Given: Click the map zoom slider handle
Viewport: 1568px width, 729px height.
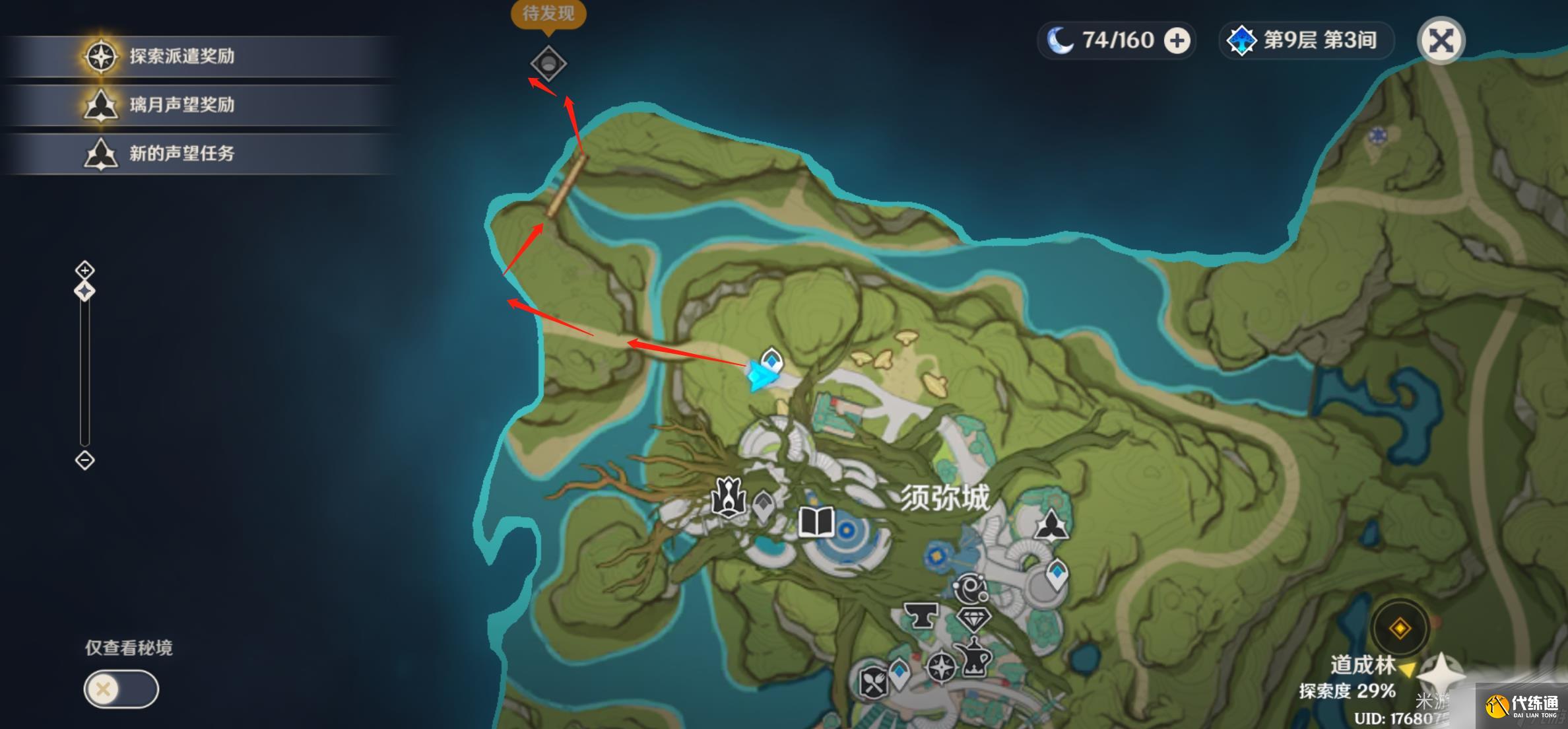Looking at the screenshot, I should (84, 291).
